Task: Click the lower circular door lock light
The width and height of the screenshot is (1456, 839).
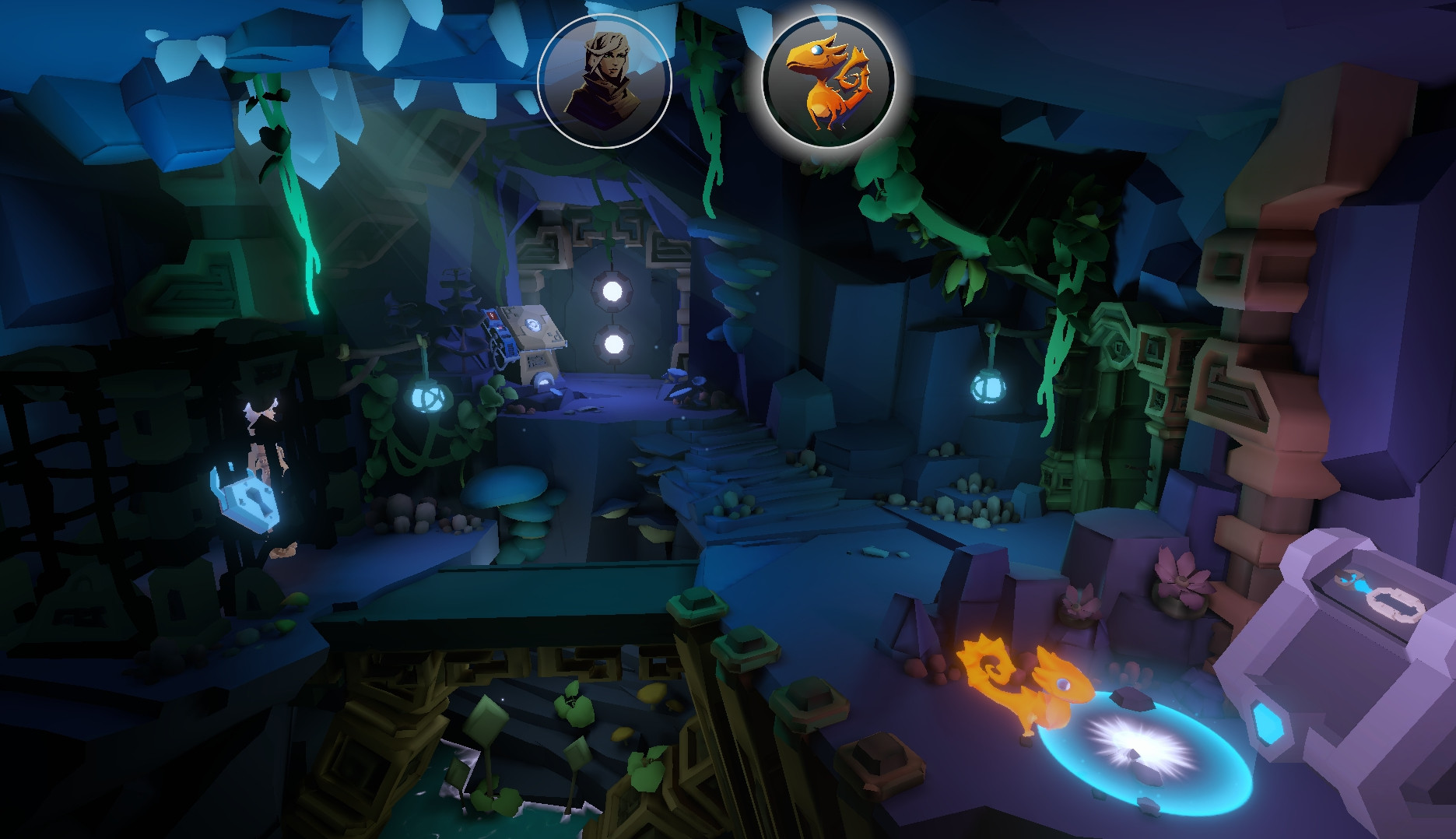Action: 612,345
